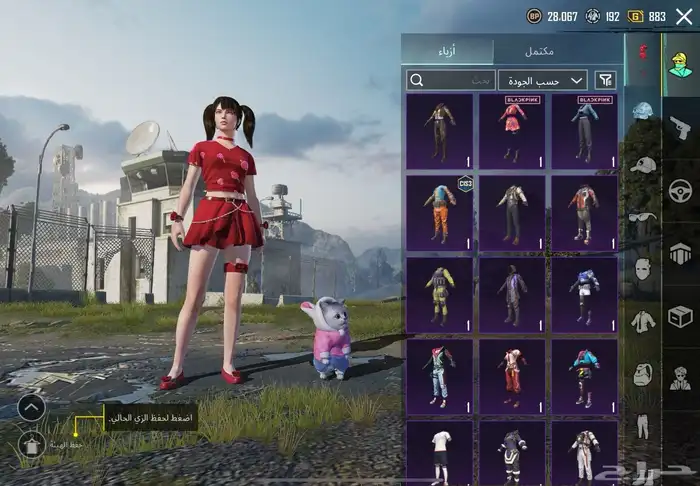This screenshot has height=486, width=700.
Task: Open the steering wheel vehicle category
Action: pyautogui.click(x=679, y=189)
